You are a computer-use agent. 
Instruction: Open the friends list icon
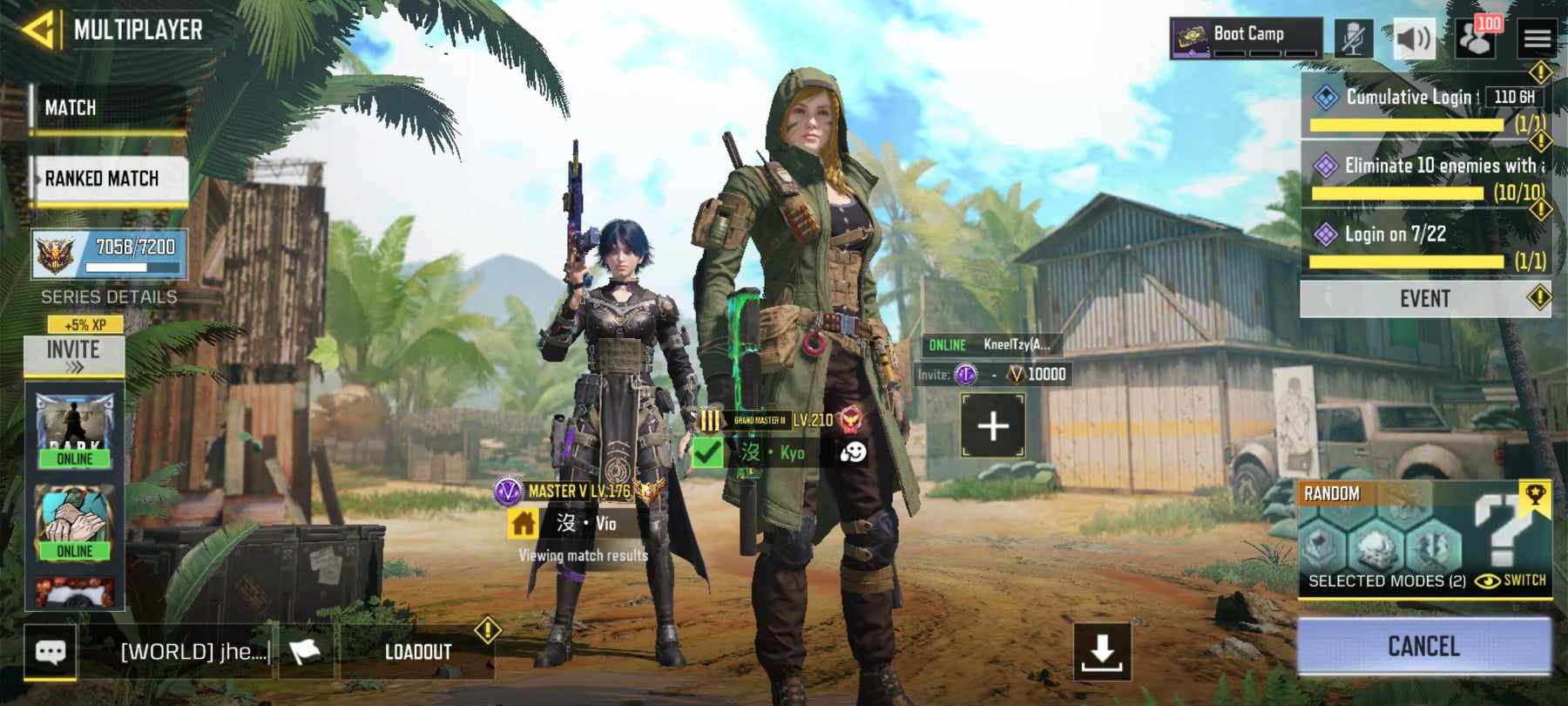click(x=1476, y=39)
